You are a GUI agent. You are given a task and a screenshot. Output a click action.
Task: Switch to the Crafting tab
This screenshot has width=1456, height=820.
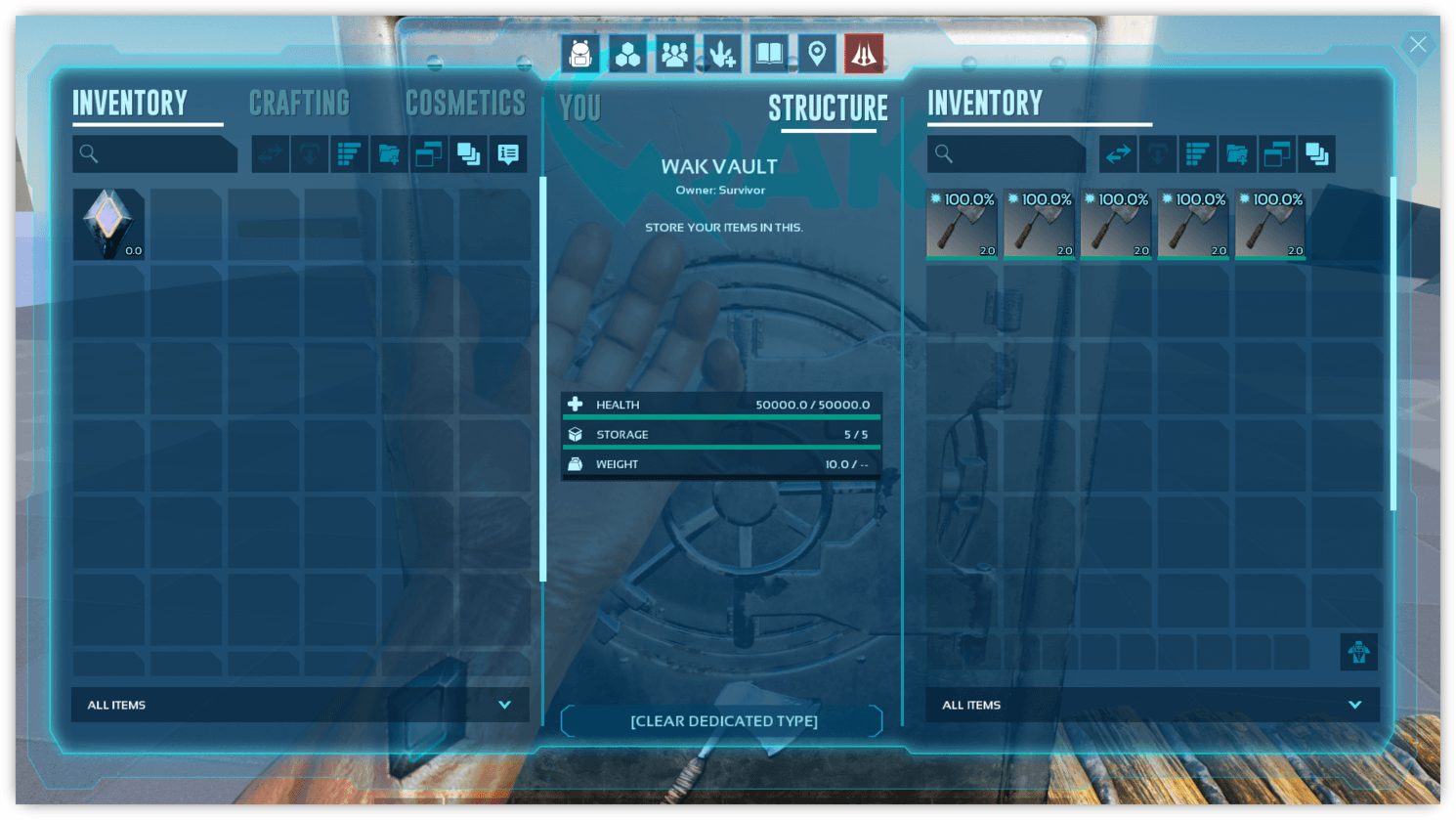tap(299, 104)
